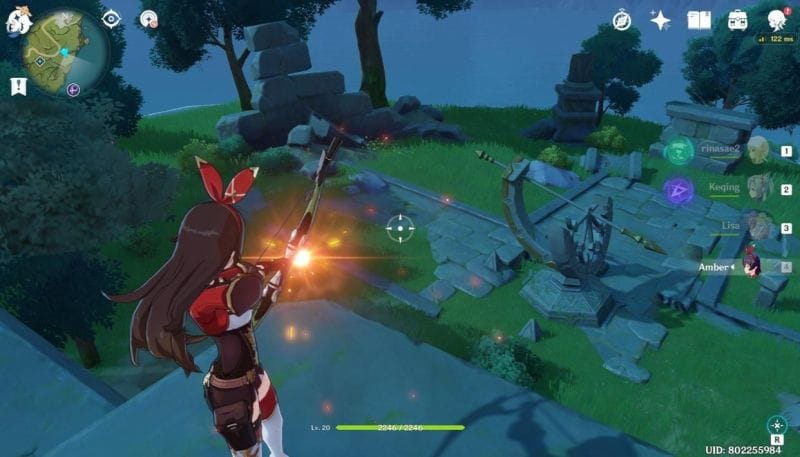Open the Paimon menu icon
Screen dimensions: 800x457
tap(17, 22)
